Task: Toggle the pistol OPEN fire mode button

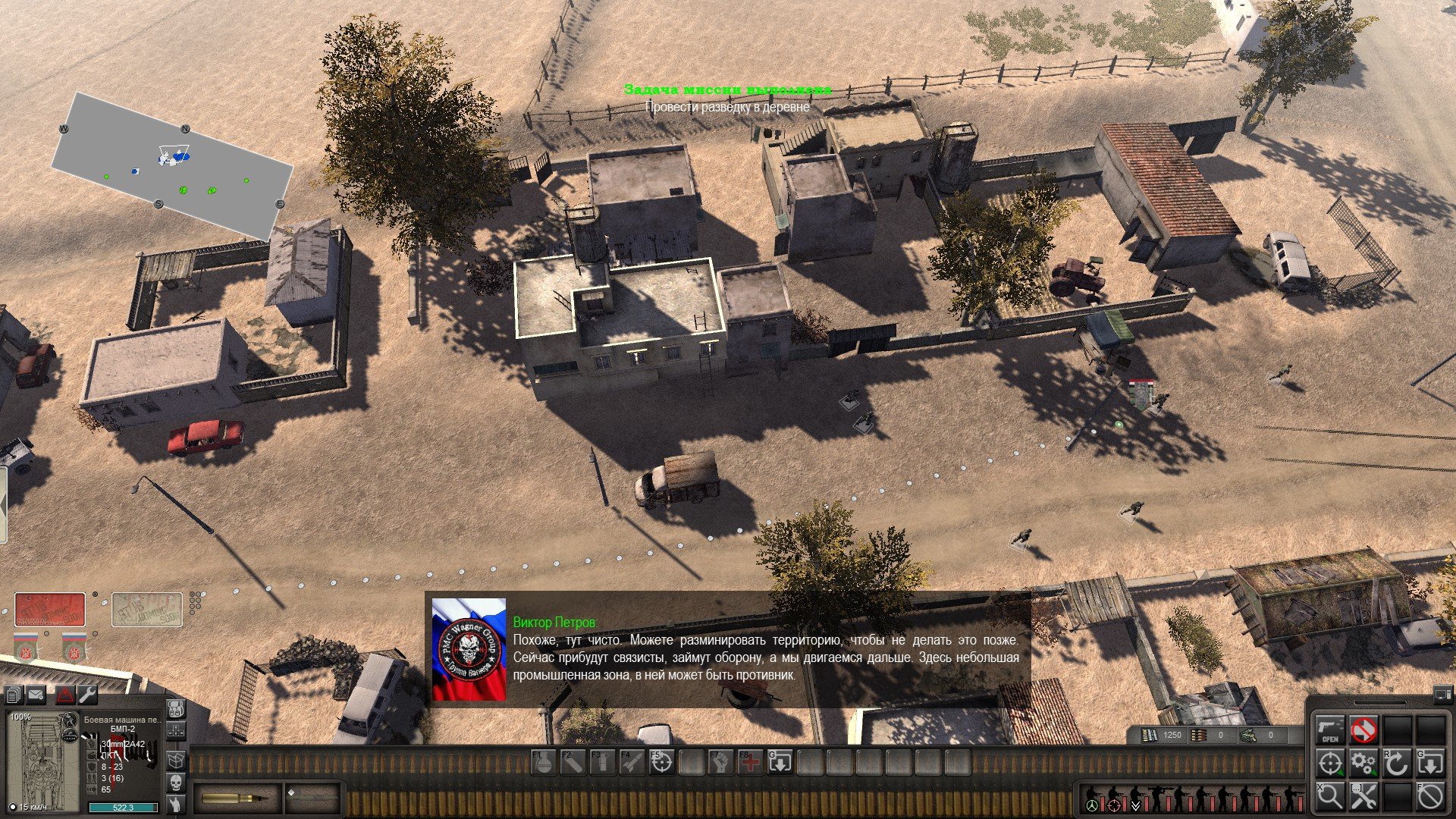Action: [x=1329, y=730]
